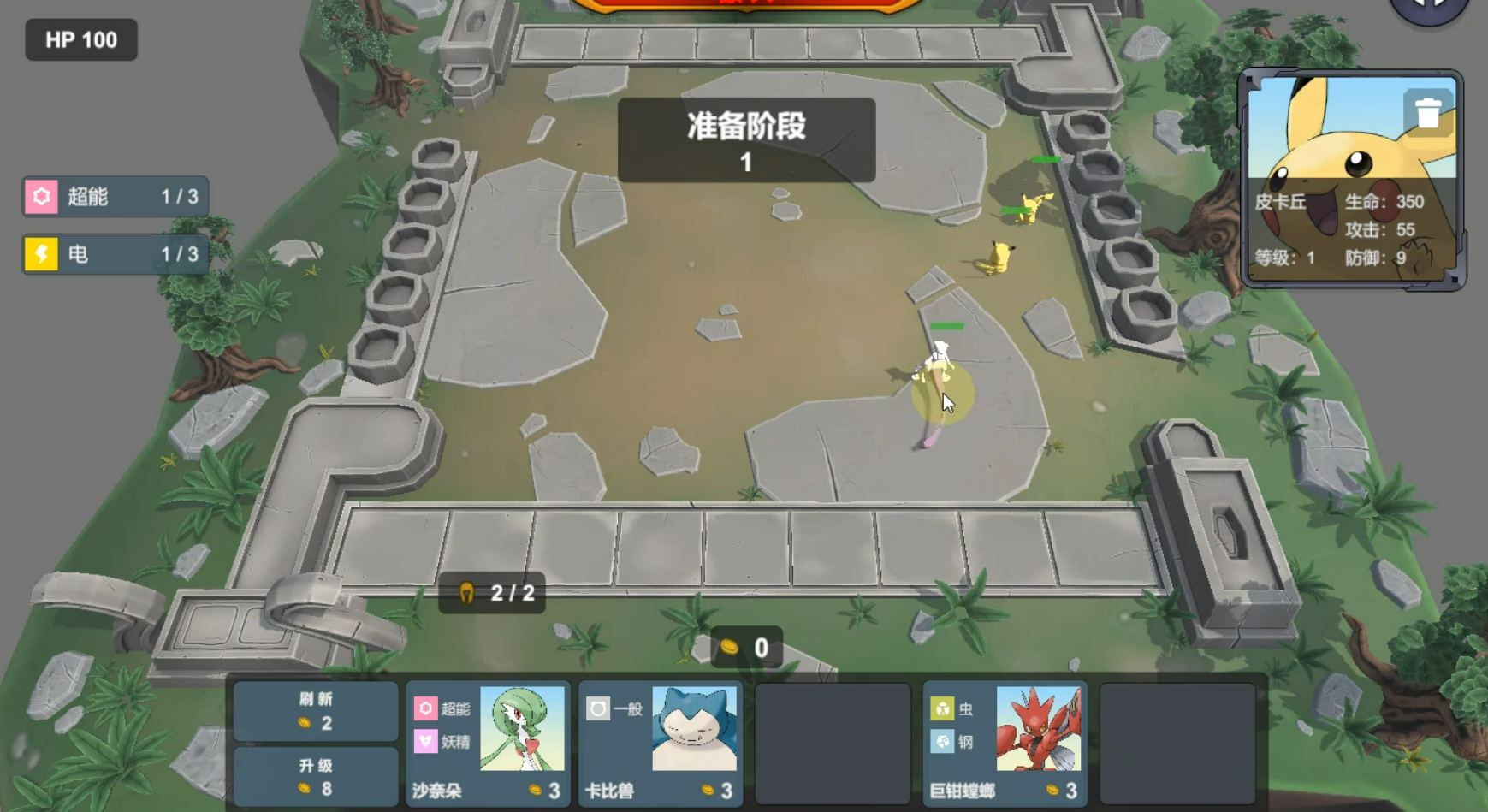Click the 虫 bug type icon on 巨钳螳螂's card
Image resolution: width=1488 pixels, height=812 pixels.
(943, 709)
